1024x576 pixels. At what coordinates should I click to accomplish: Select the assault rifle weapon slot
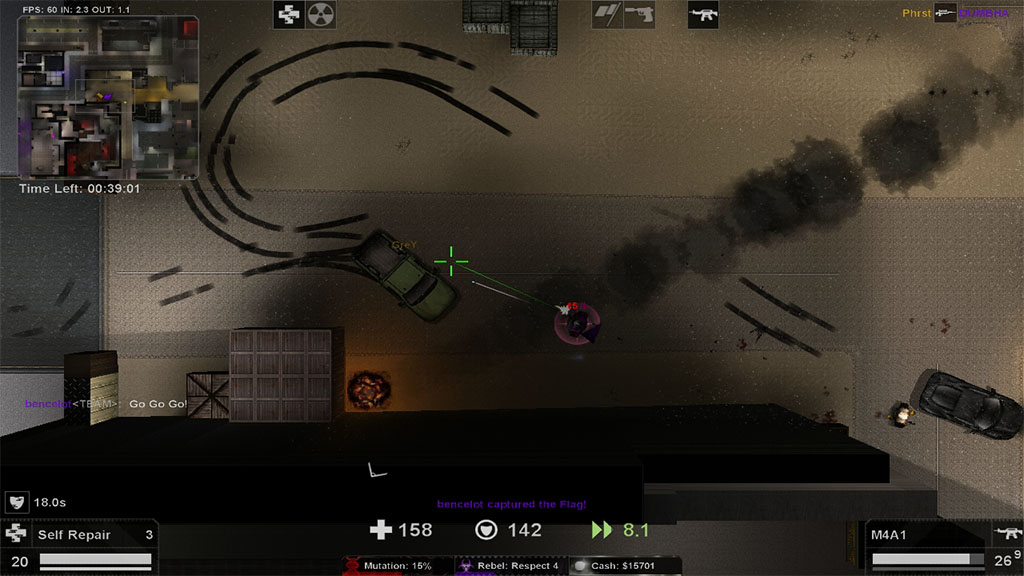coord(703,14)
